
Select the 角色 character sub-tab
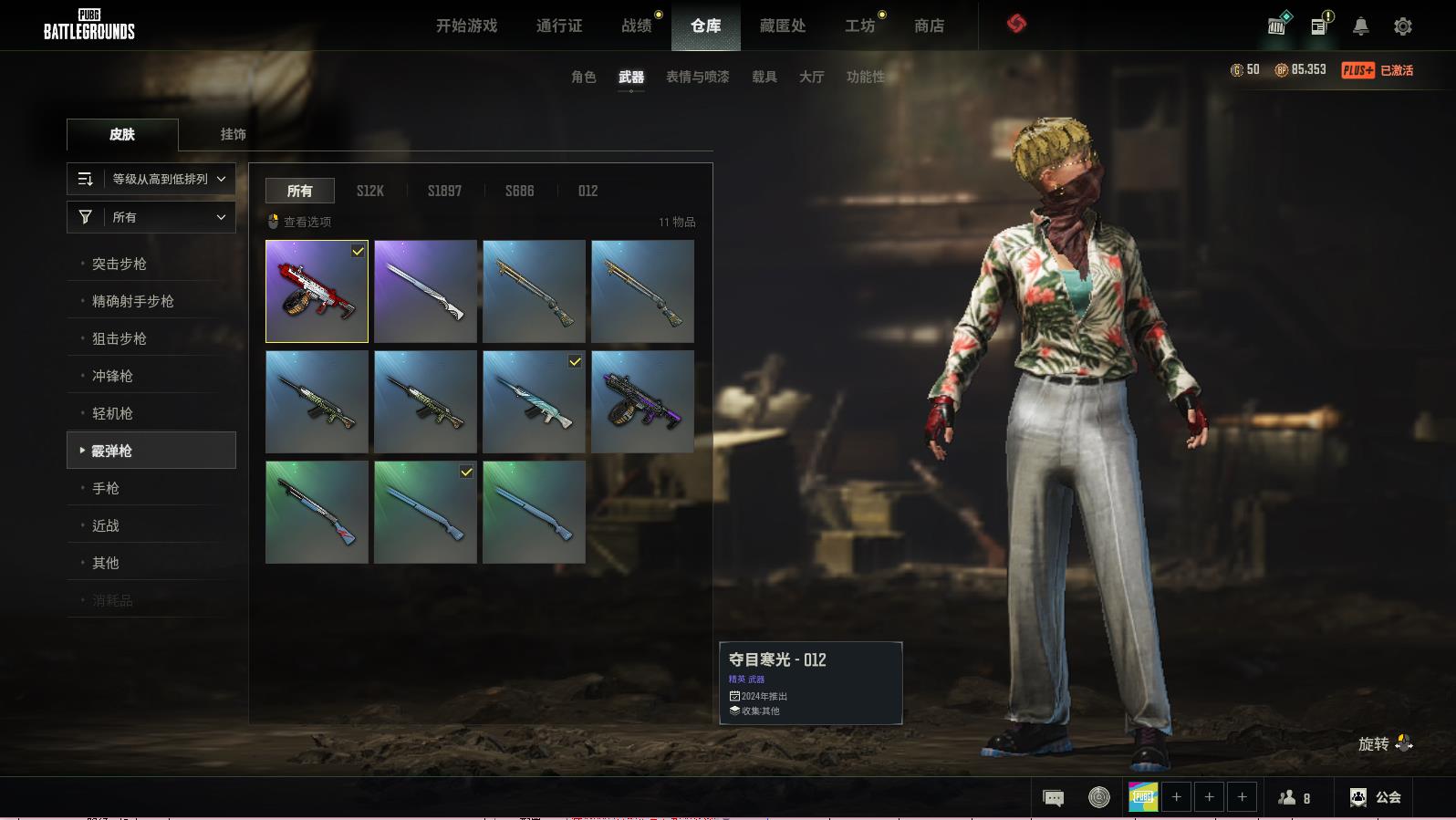pyautogui.click(x=584, y=77)
